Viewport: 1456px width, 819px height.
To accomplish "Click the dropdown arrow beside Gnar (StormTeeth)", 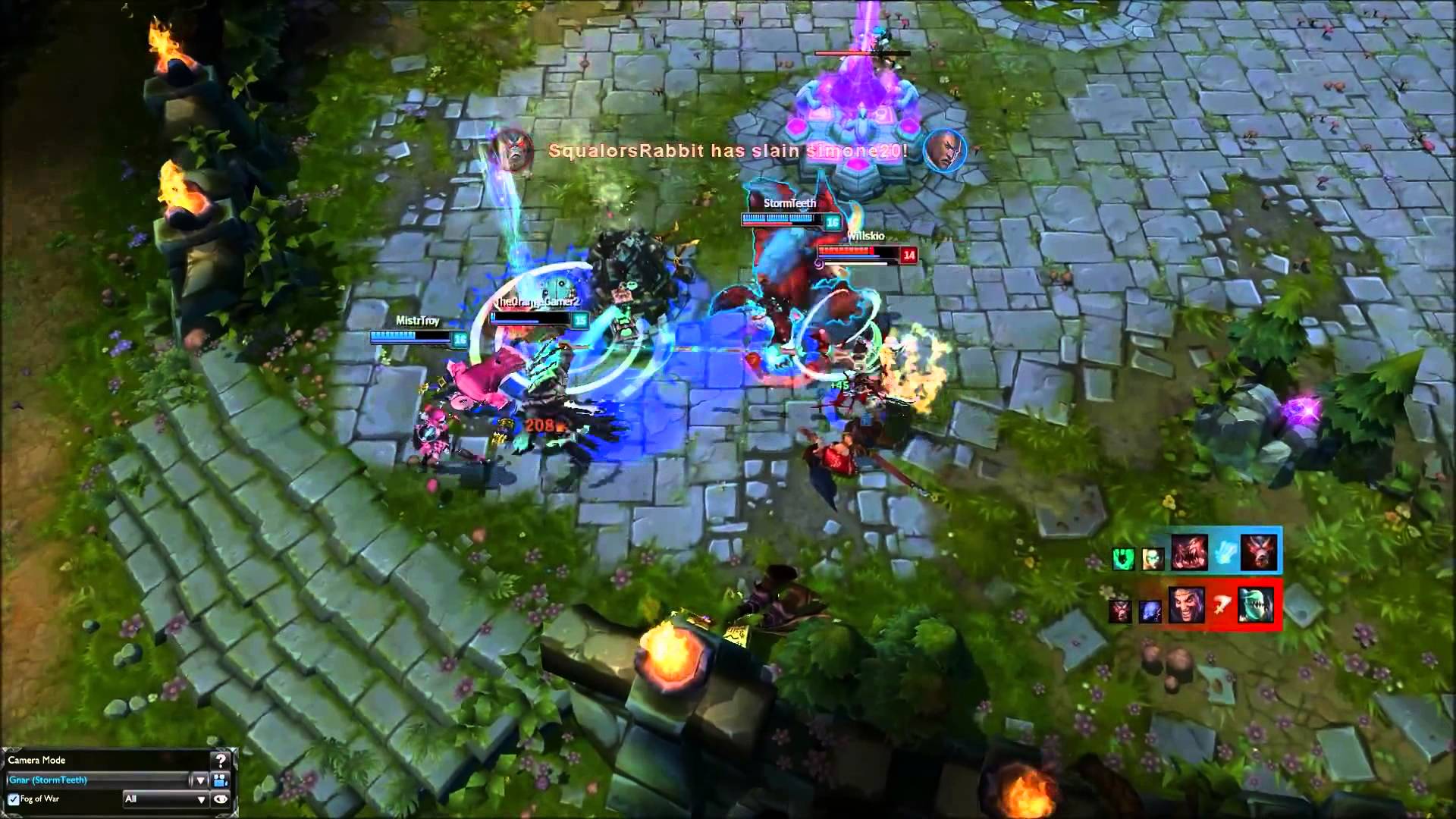I will click(x=199, y=780).
